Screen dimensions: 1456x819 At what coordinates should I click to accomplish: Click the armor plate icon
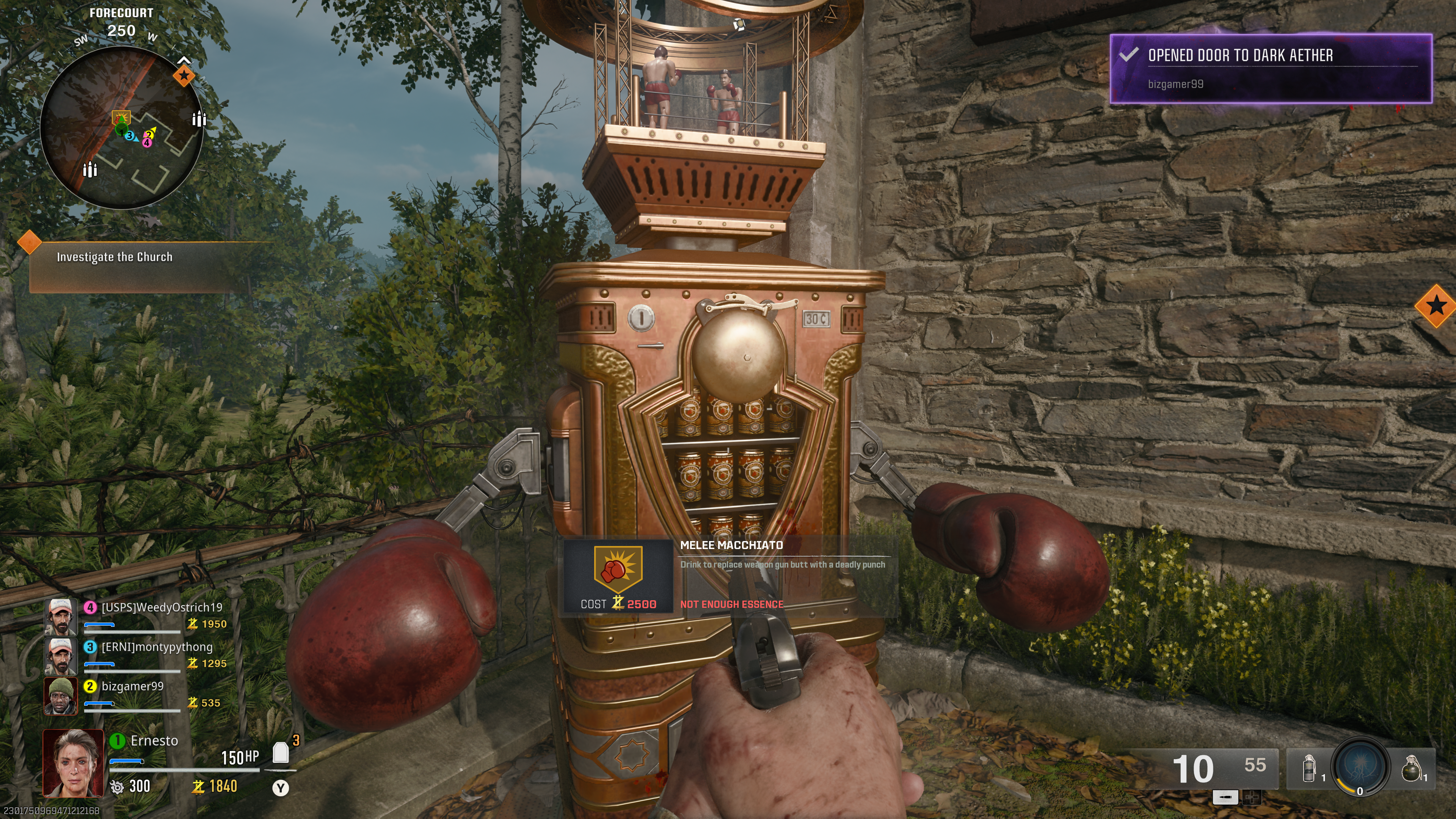click(x=280, y=753)
